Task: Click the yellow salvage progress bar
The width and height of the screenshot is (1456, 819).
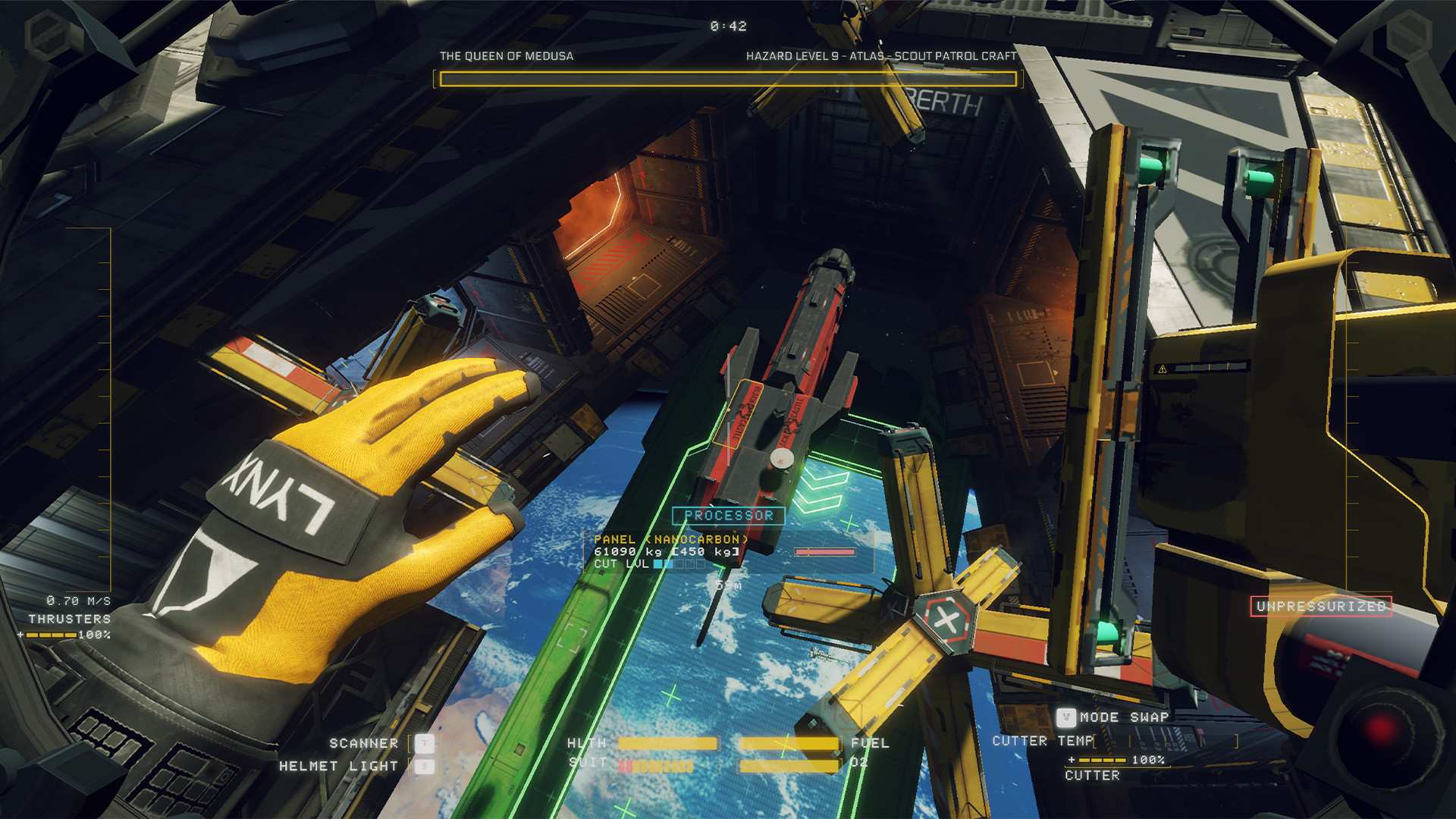Action: (x=727, y=78)
